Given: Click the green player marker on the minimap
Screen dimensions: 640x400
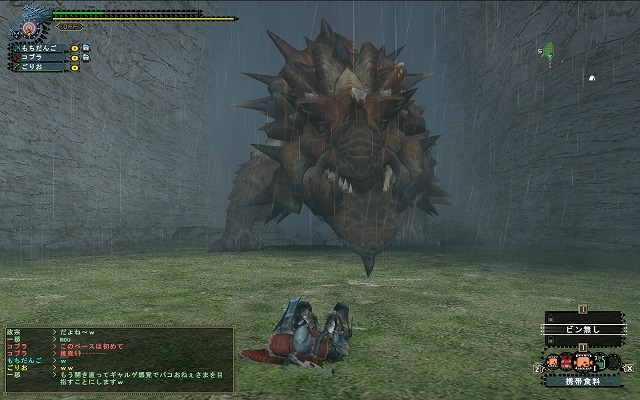Looking at the screenshot, I should tap(549, 51).
